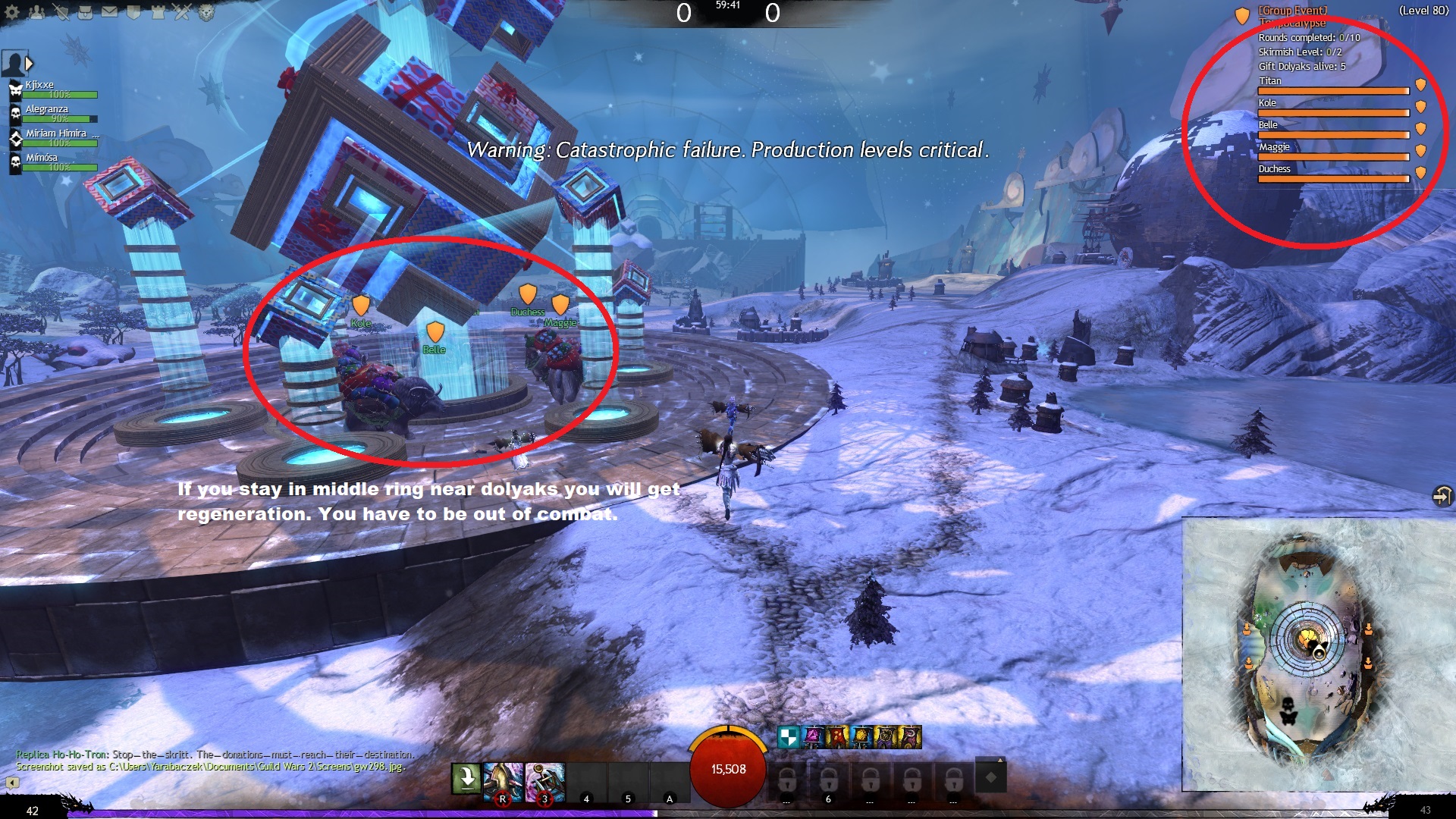Click the checkered shield buff icon
1456x819 pixels.
(x=789, y=736)
